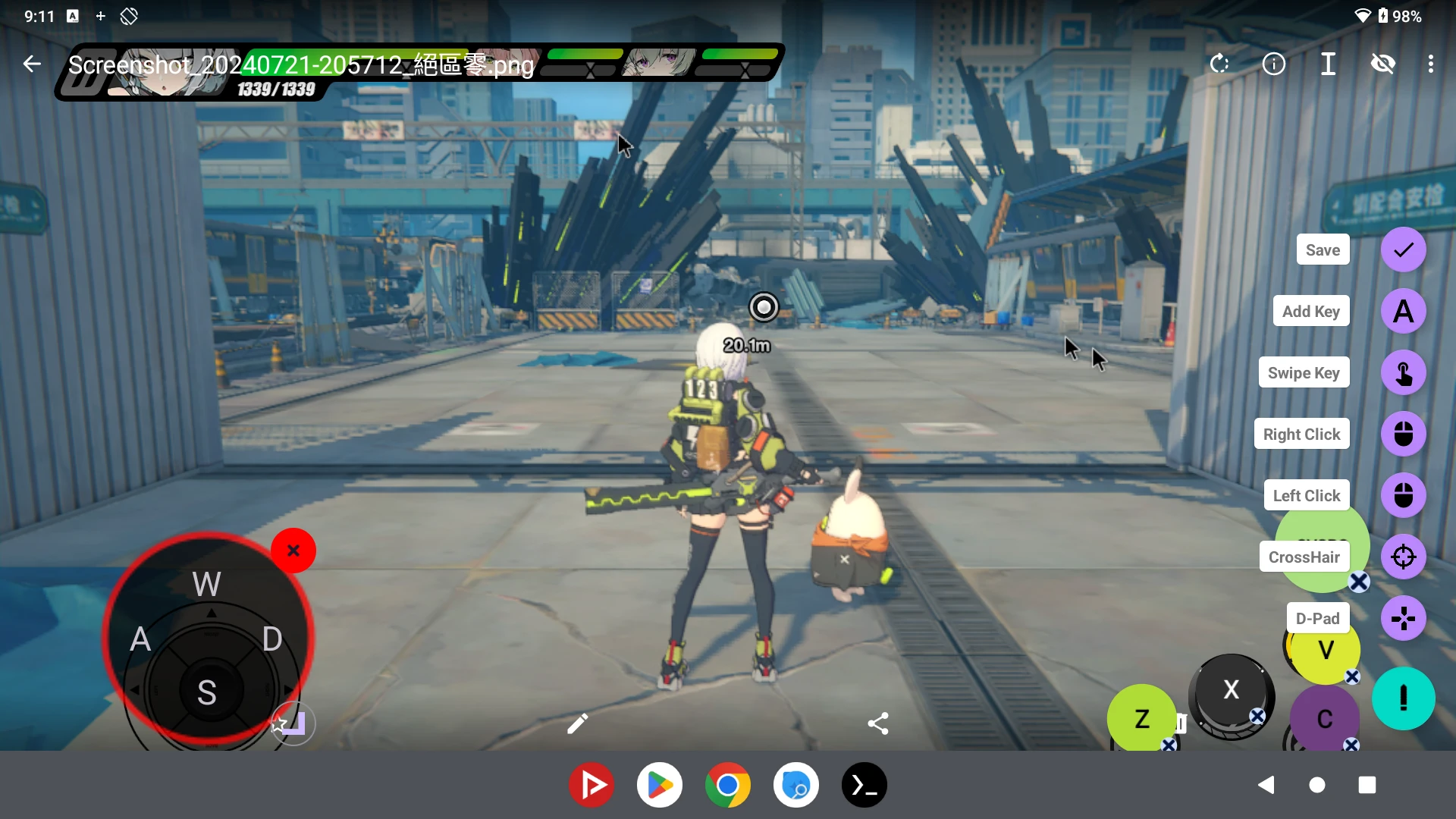Show image info

(1274, 64)
